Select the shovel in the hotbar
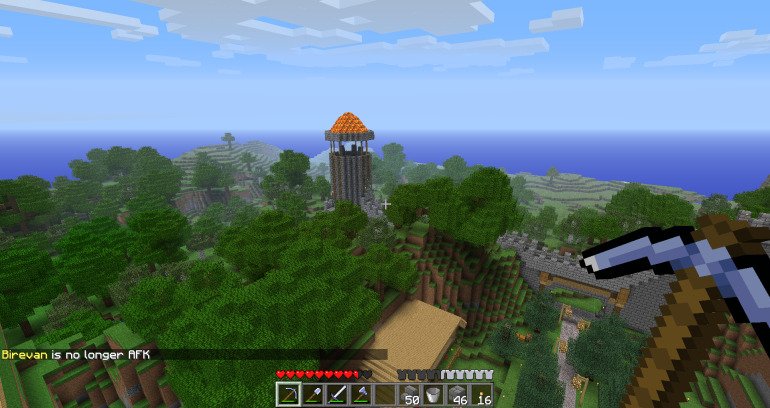 (313, 395)
